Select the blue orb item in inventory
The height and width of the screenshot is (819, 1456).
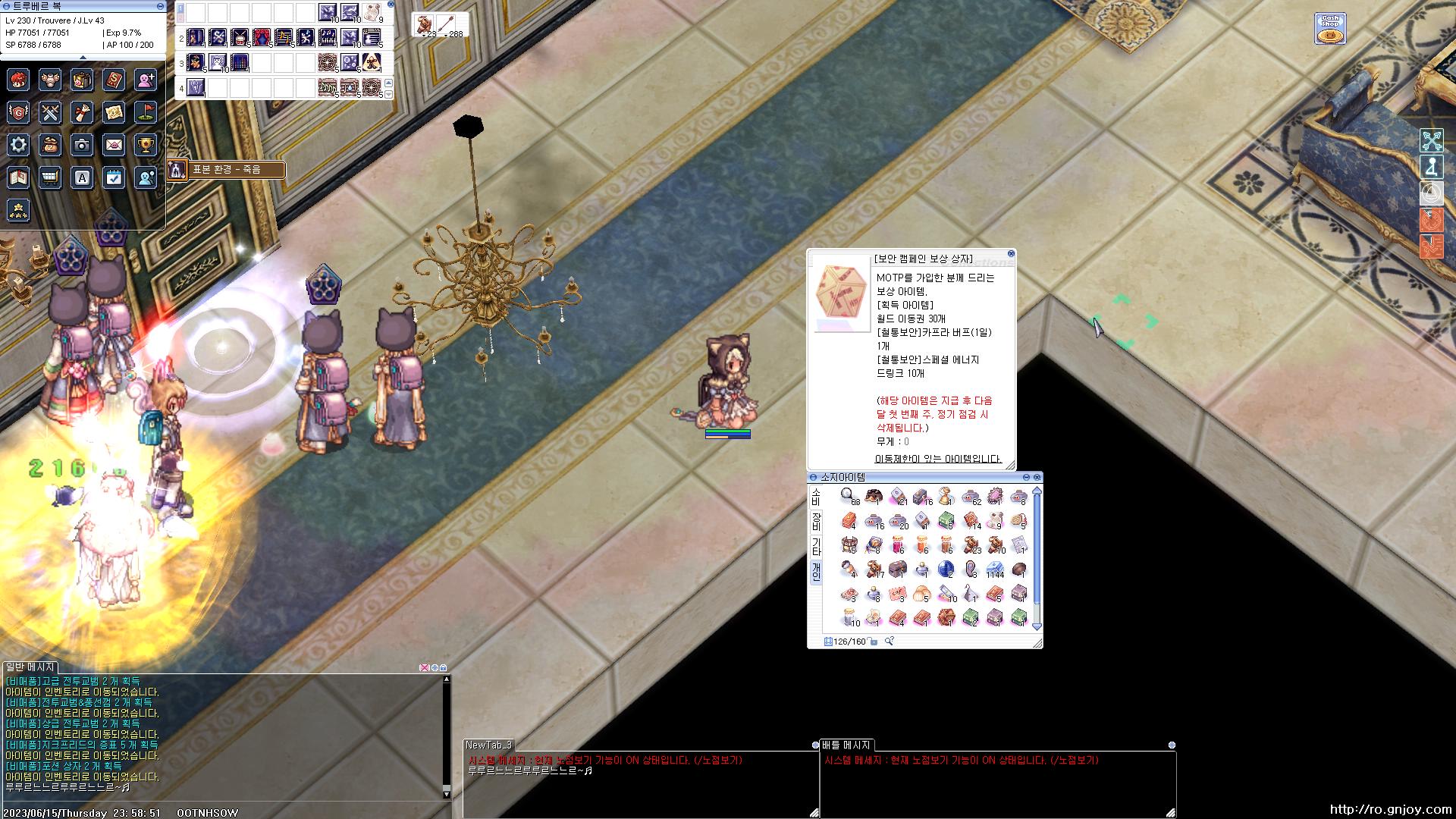[946, 569]
